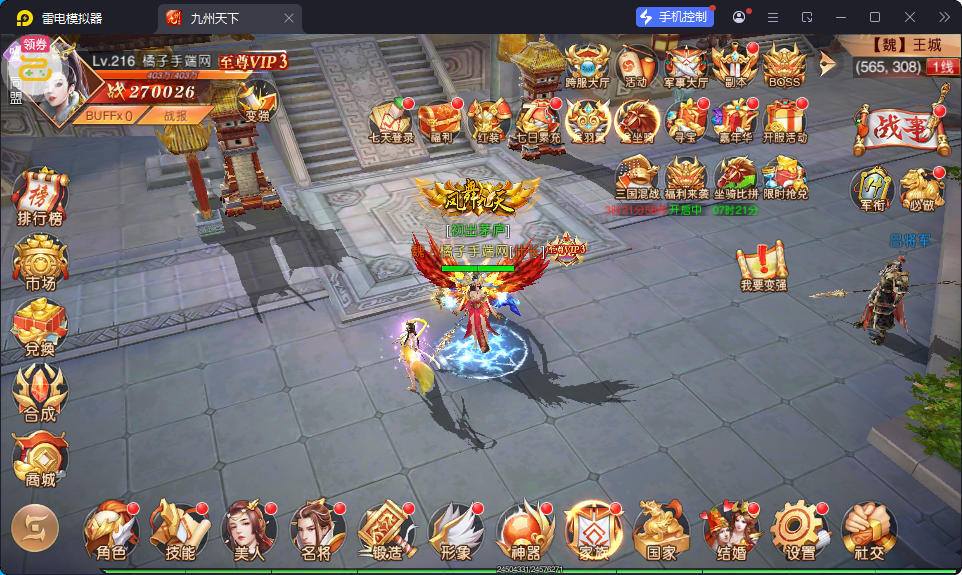This screenshot has height=575, width=962.
Task: Open the 跨服大厅 cross-server hall
Action: (x=587, y=67)
